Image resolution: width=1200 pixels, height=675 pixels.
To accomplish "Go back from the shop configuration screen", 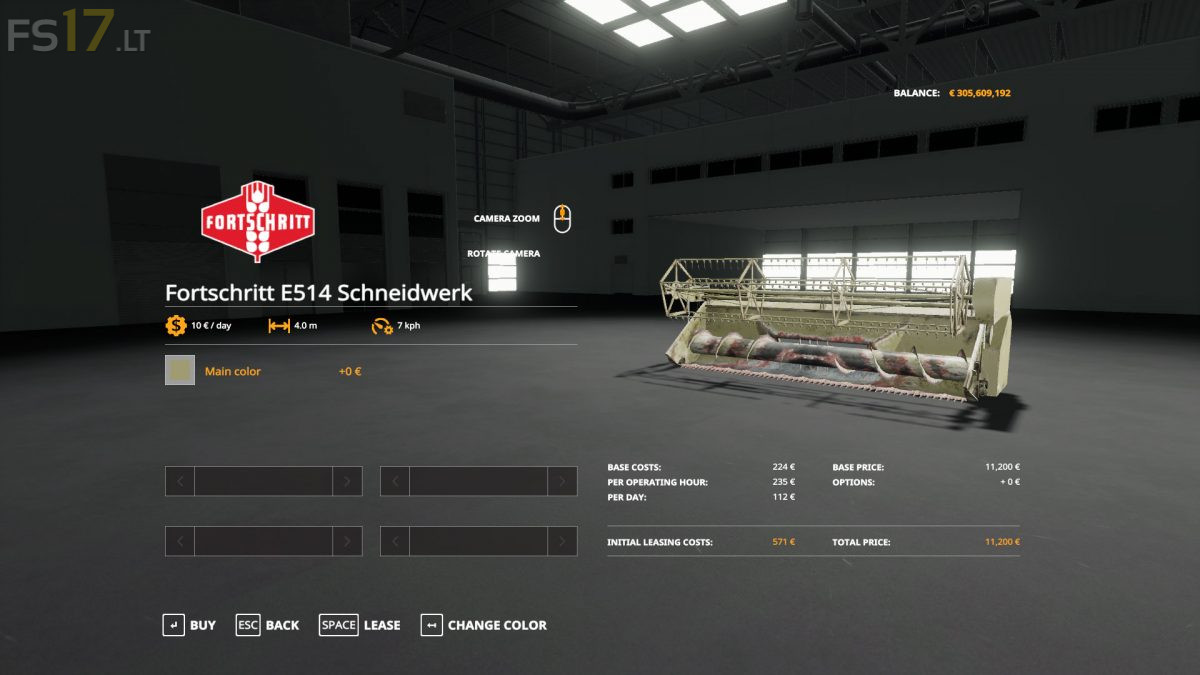I will click(x=268, y=625).
